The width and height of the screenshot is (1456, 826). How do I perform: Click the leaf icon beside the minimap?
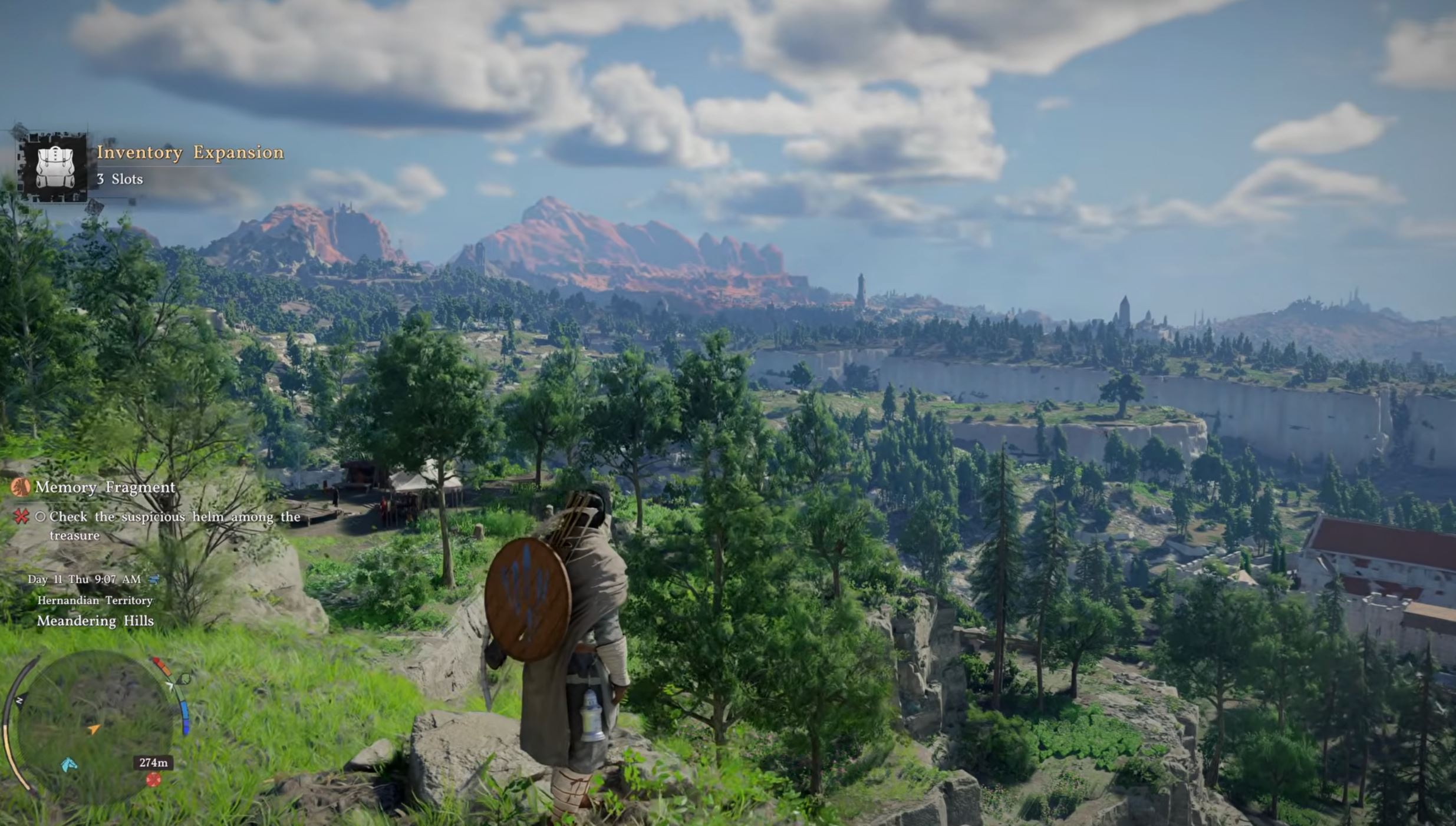184,679
